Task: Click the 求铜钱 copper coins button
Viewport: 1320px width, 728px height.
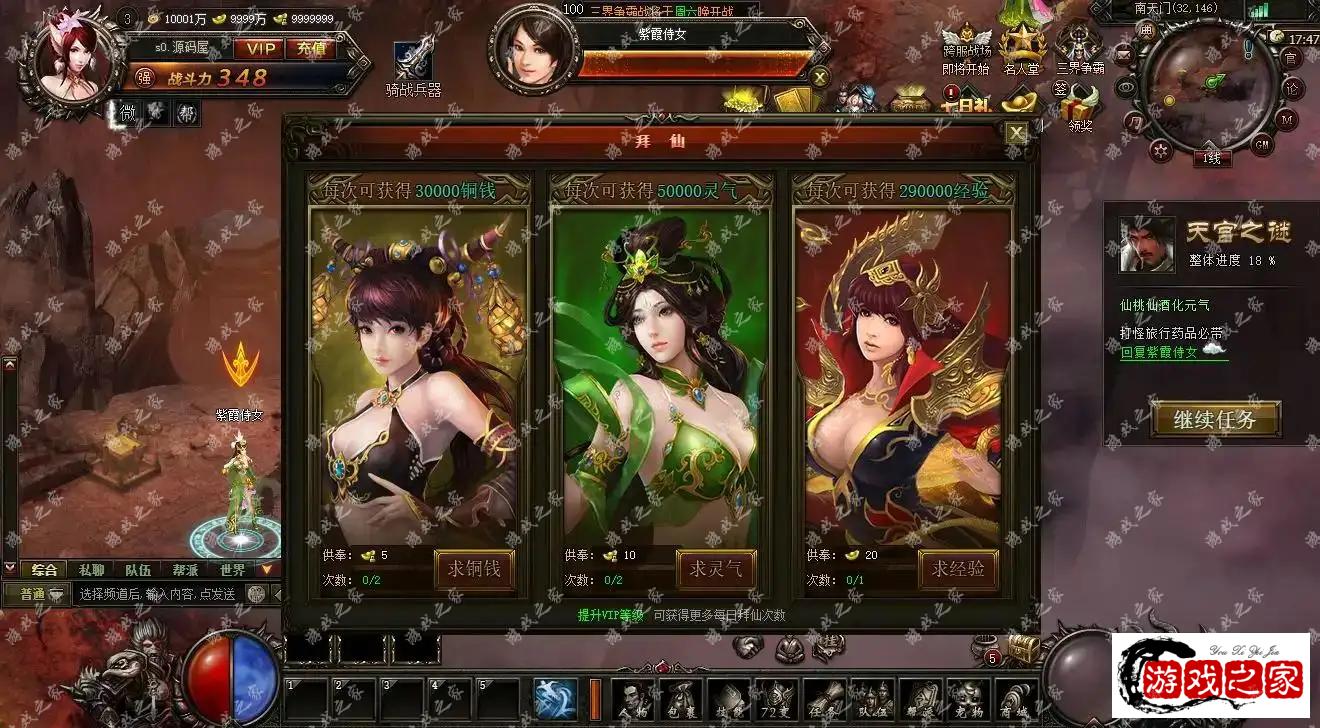Action: [x=474, y=570]
